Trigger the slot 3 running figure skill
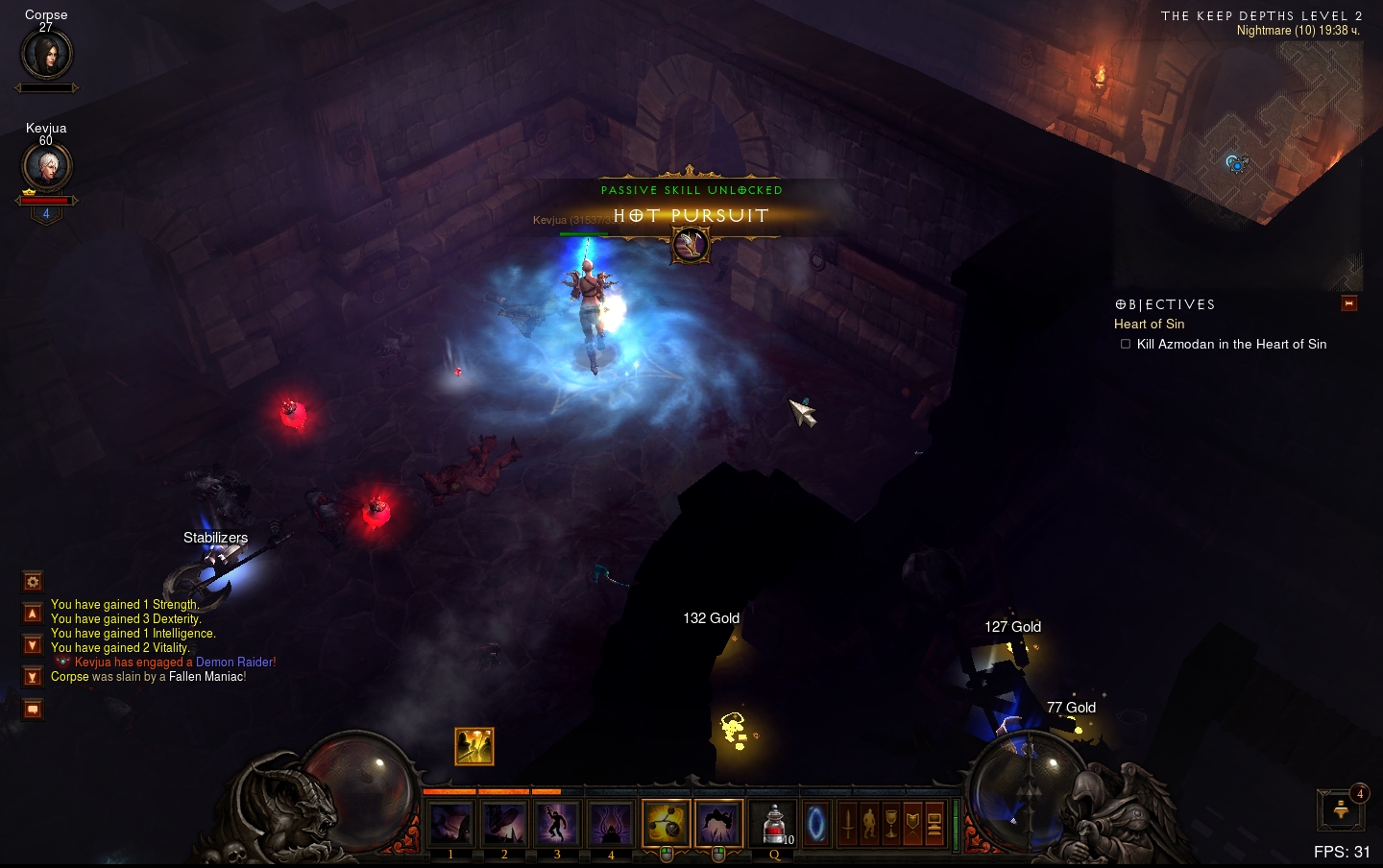1383x868 pixels. coord(557,824)
